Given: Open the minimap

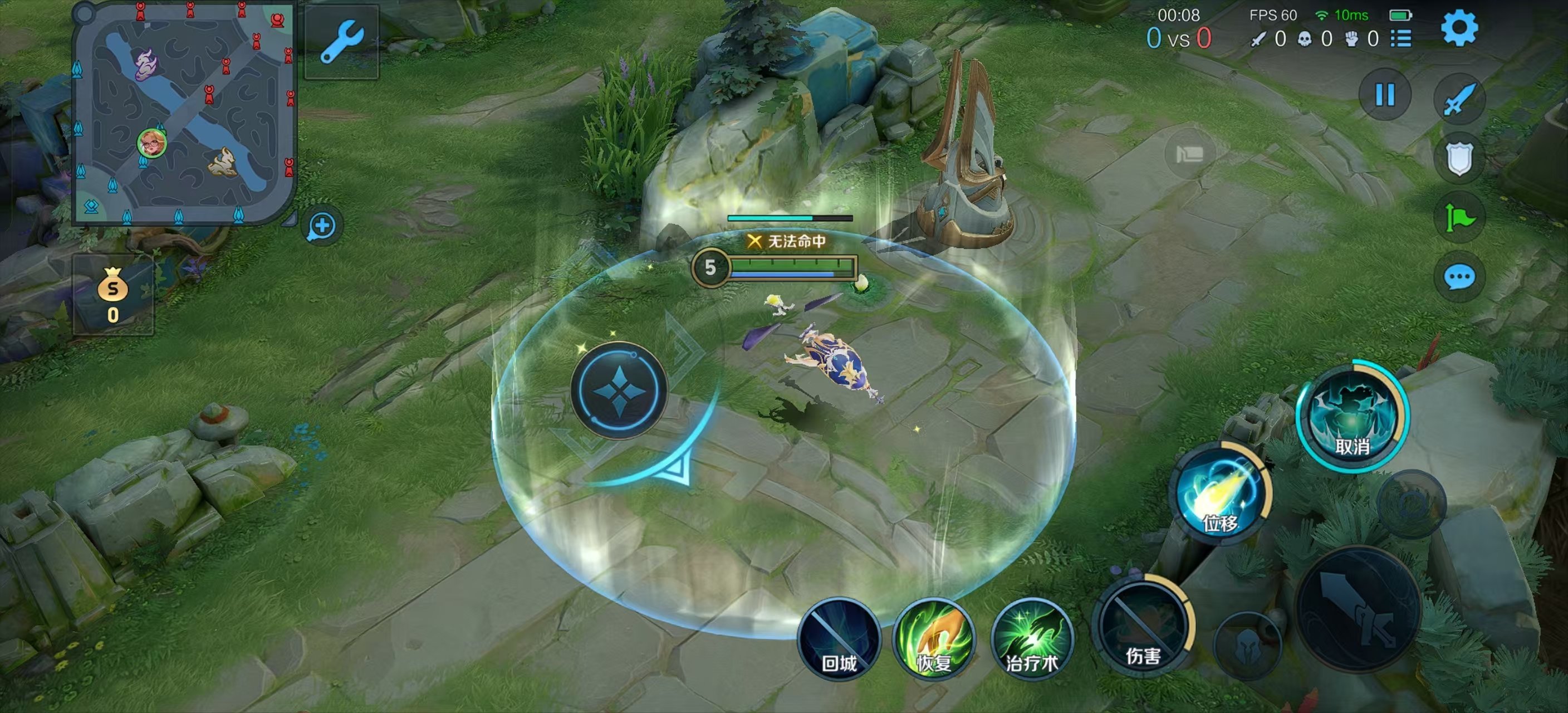Looking at the screenshot, I should tap(183, 113).
